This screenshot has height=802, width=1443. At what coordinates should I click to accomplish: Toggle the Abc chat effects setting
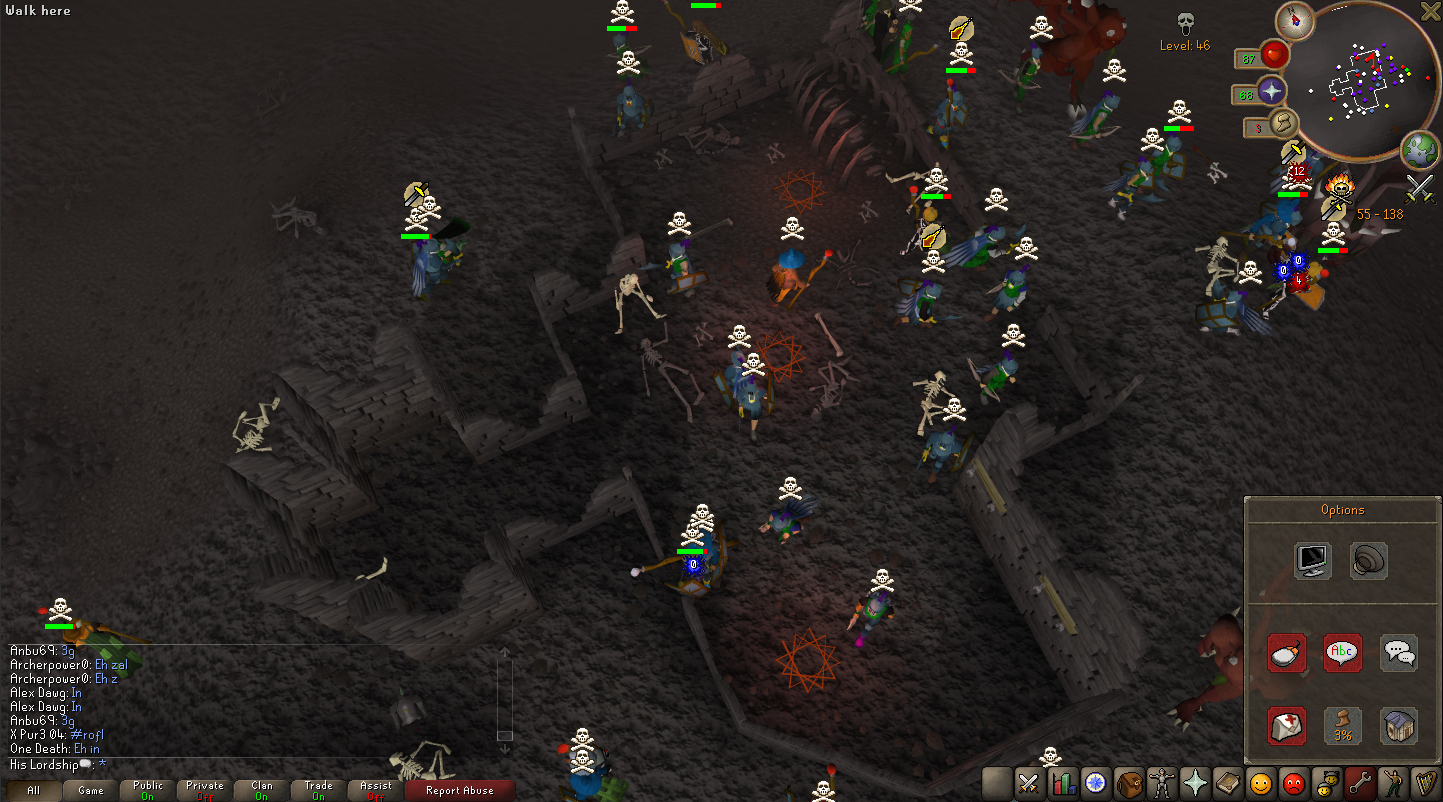[x=1342, y=653]
